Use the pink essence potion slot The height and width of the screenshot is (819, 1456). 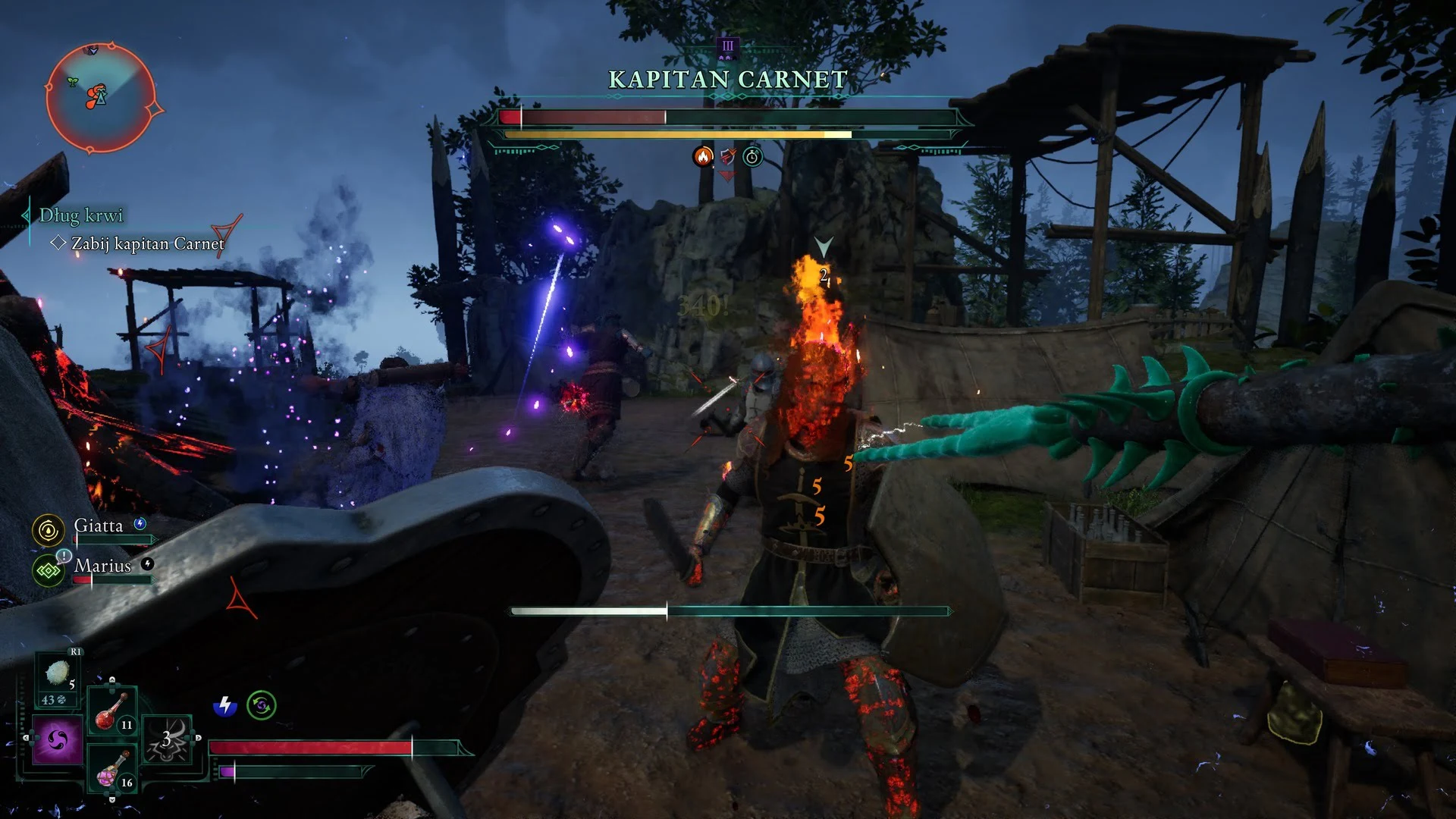[x=112, y=769]
